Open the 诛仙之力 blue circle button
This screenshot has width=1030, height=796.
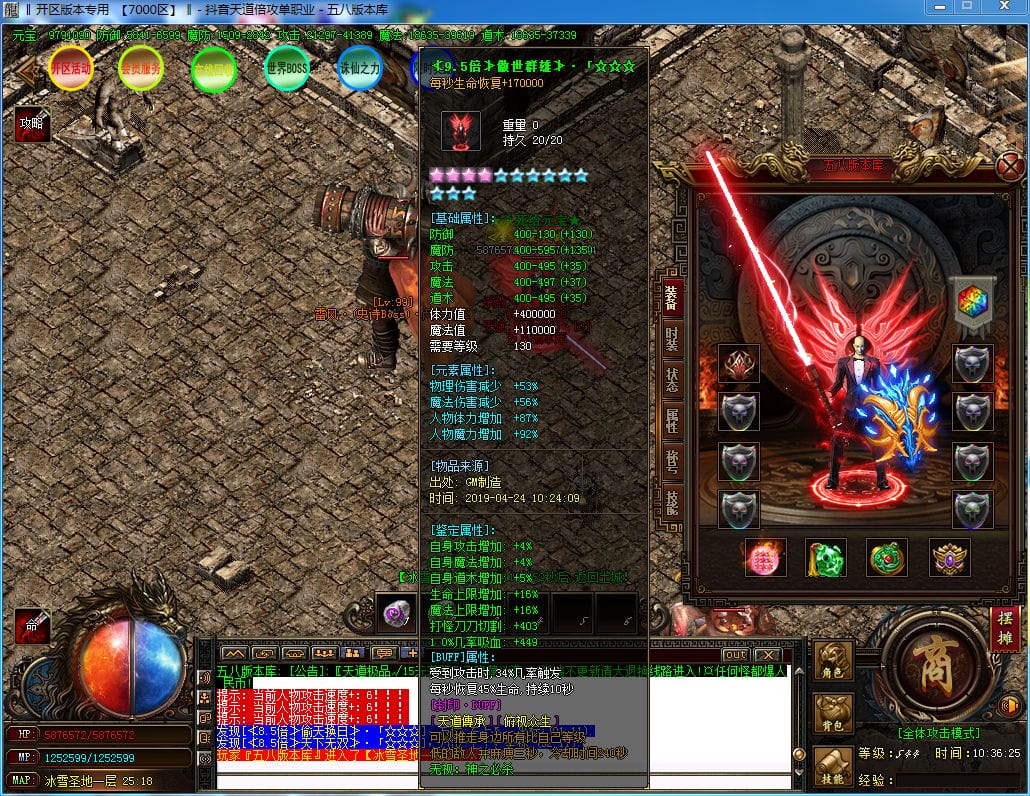click(x=359, y=68)
